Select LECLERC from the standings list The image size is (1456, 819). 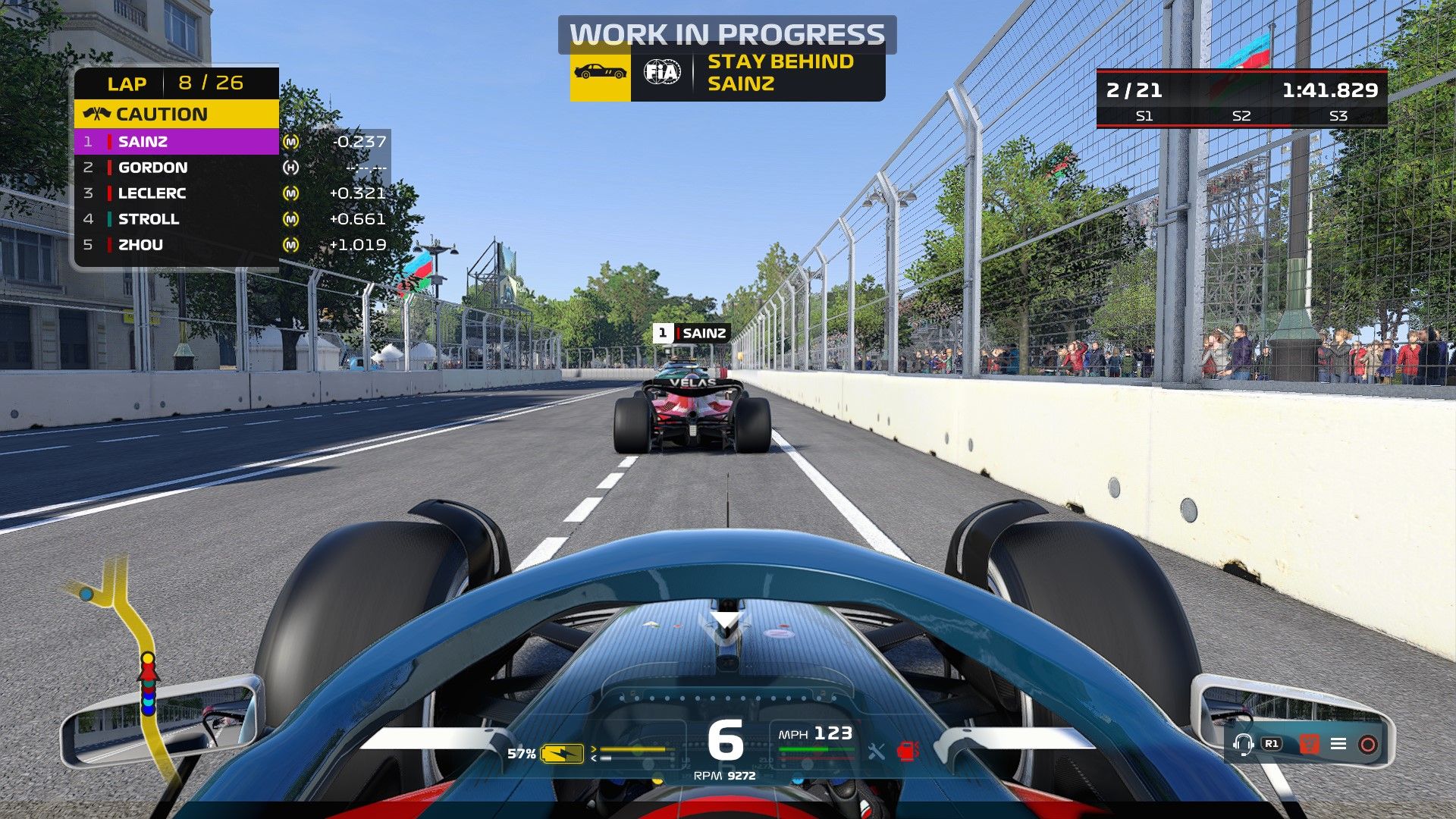tap(152, 193)
